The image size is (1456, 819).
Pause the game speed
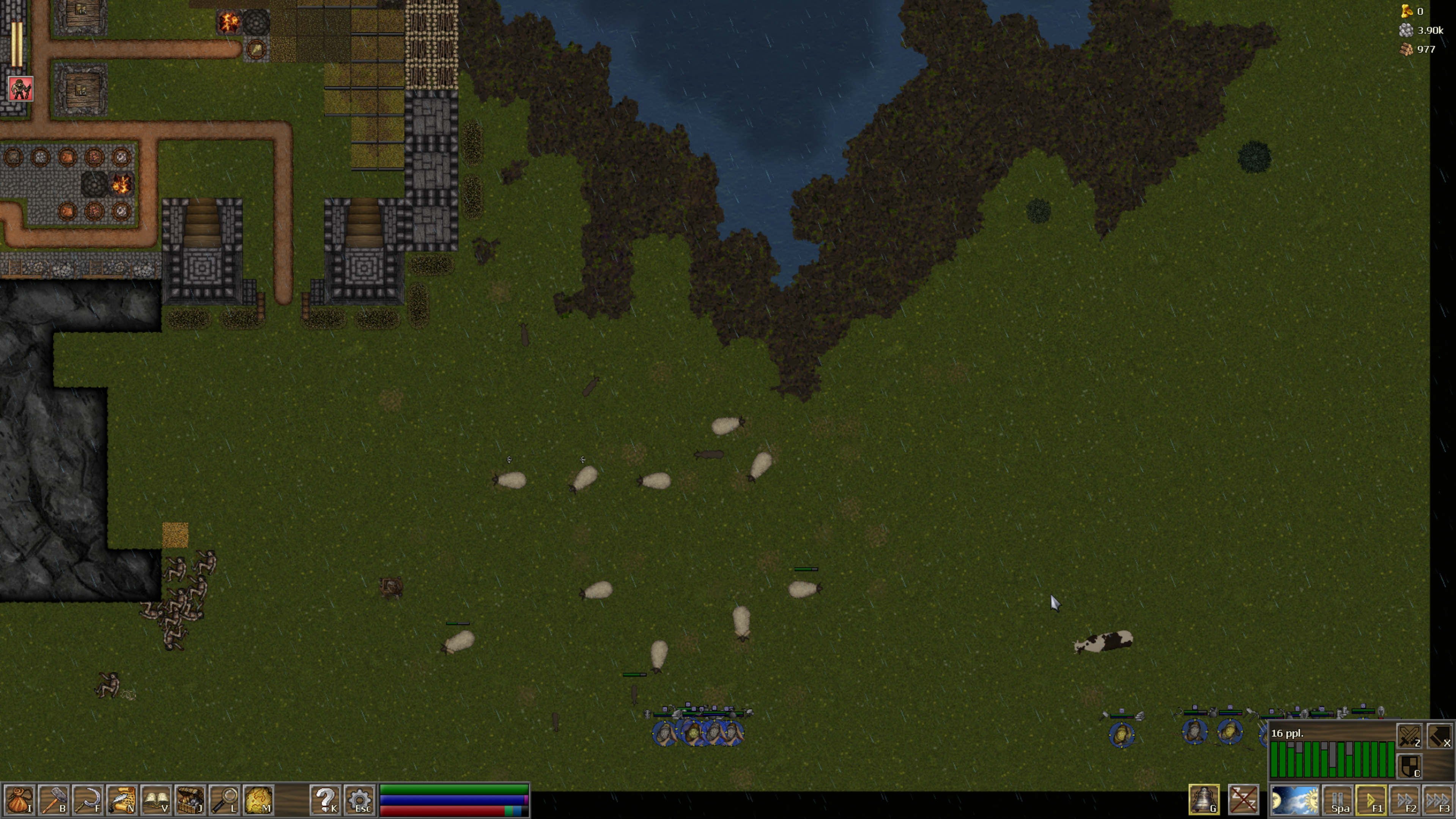pyautogui.click(x=1338, y=800)
